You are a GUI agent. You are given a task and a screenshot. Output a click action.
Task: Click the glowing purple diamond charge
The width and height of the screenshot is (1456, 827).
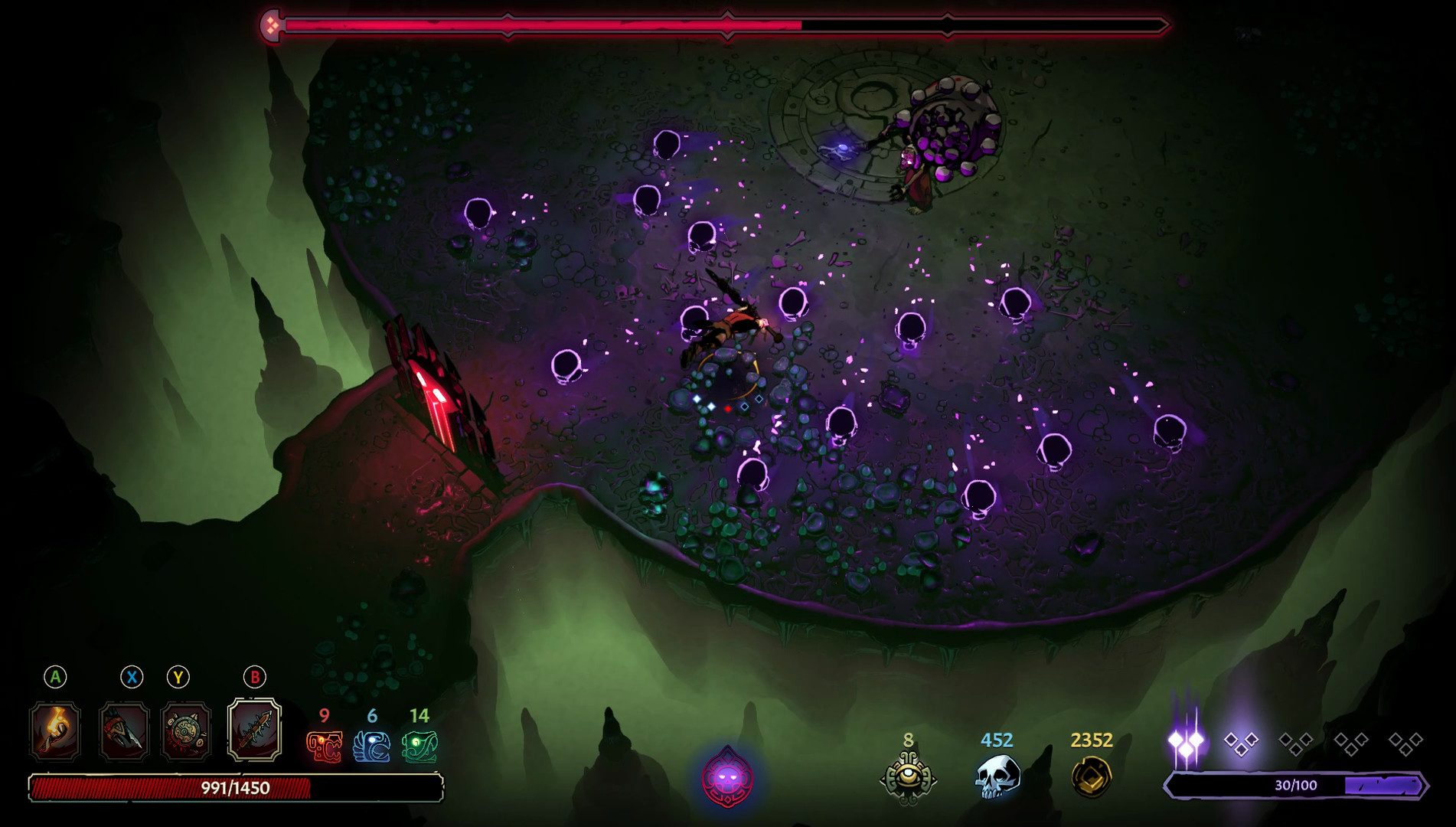(x=1186, y=741)
